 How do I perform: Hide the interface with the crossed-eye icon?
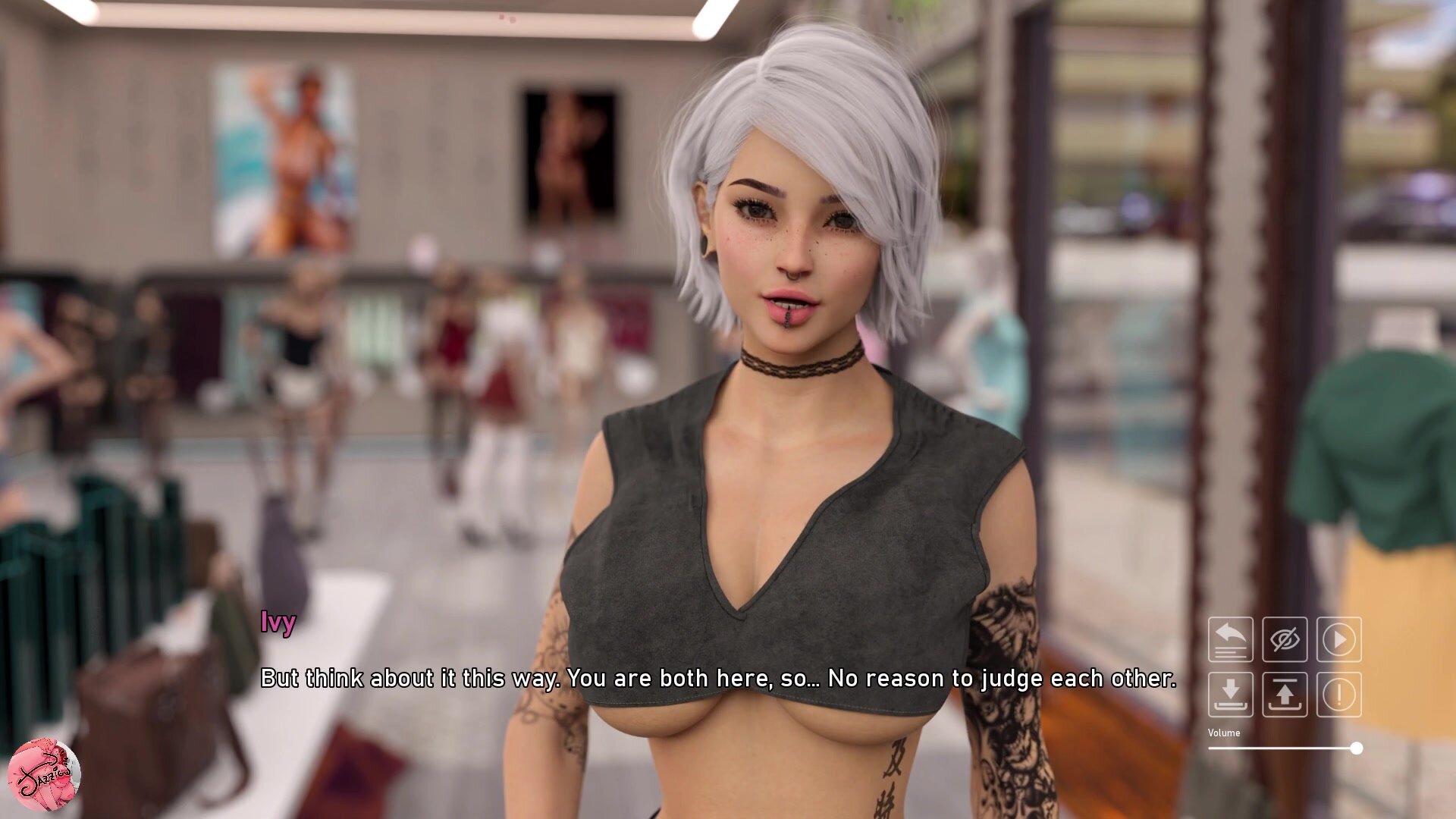pos(1285,639)
